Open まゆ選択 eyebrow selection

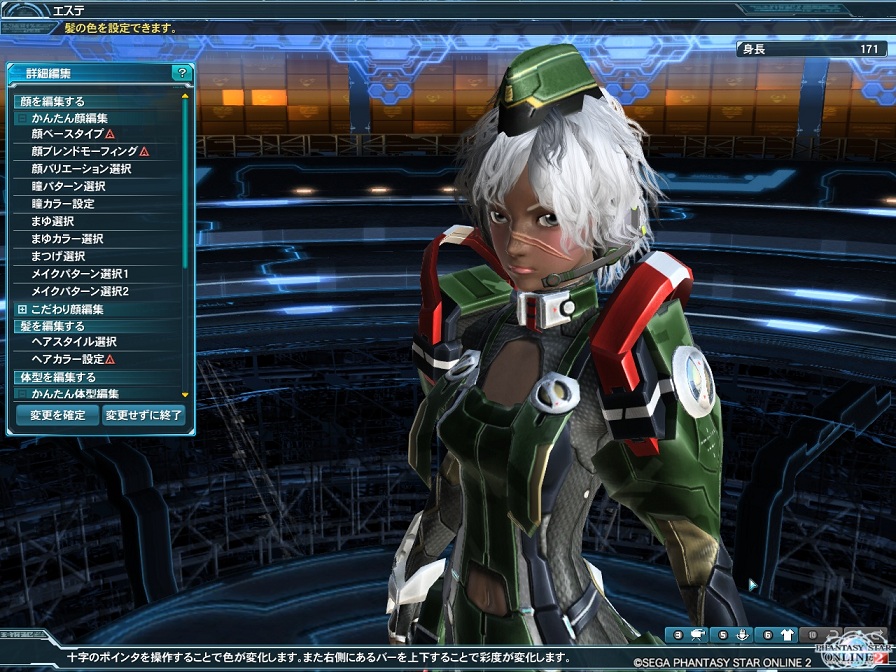[x=52, y=221]
